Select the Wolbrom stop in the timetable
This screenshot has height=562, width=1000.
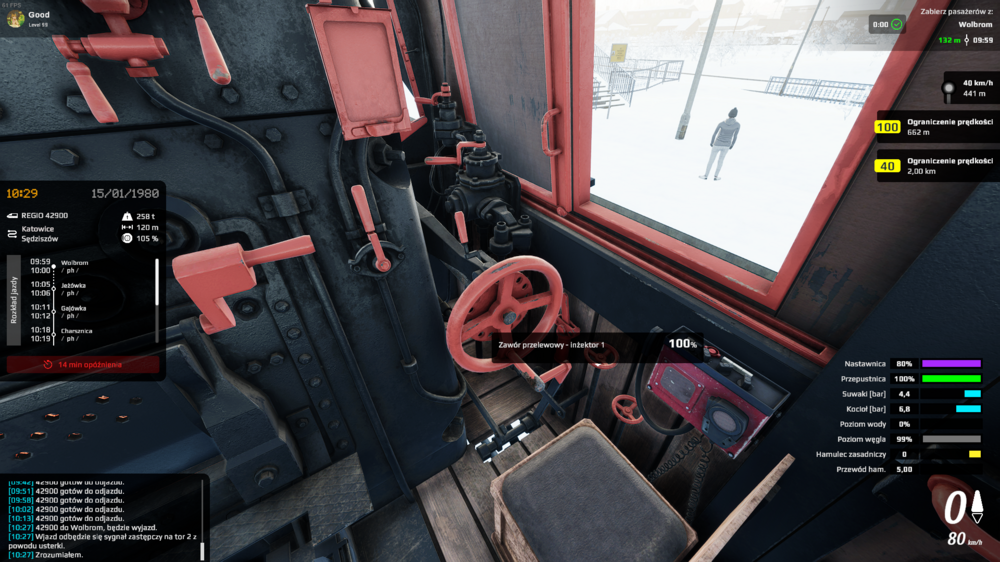(x=76, y=265)
